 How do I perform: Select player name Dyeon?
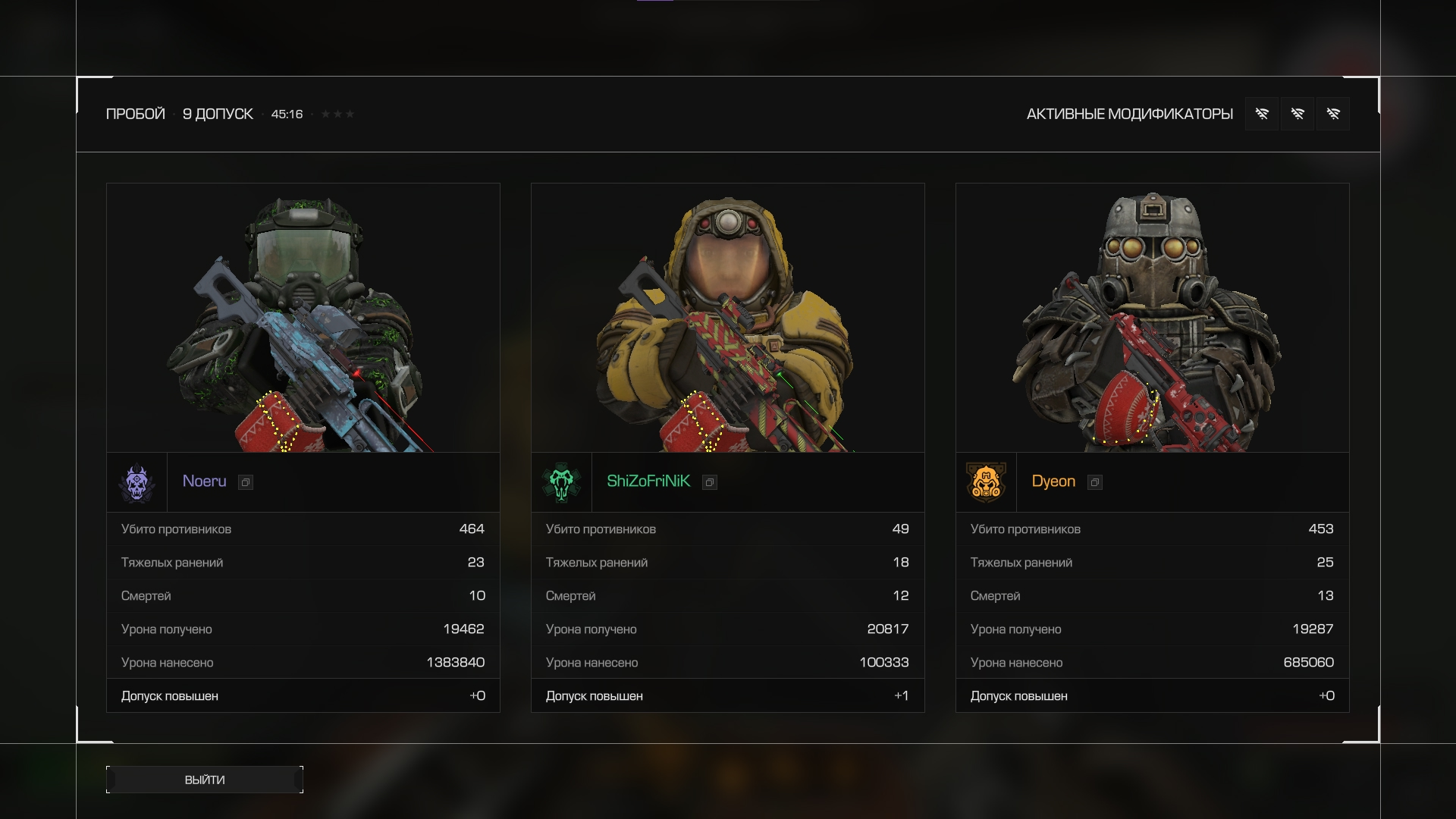[1053, 482]
